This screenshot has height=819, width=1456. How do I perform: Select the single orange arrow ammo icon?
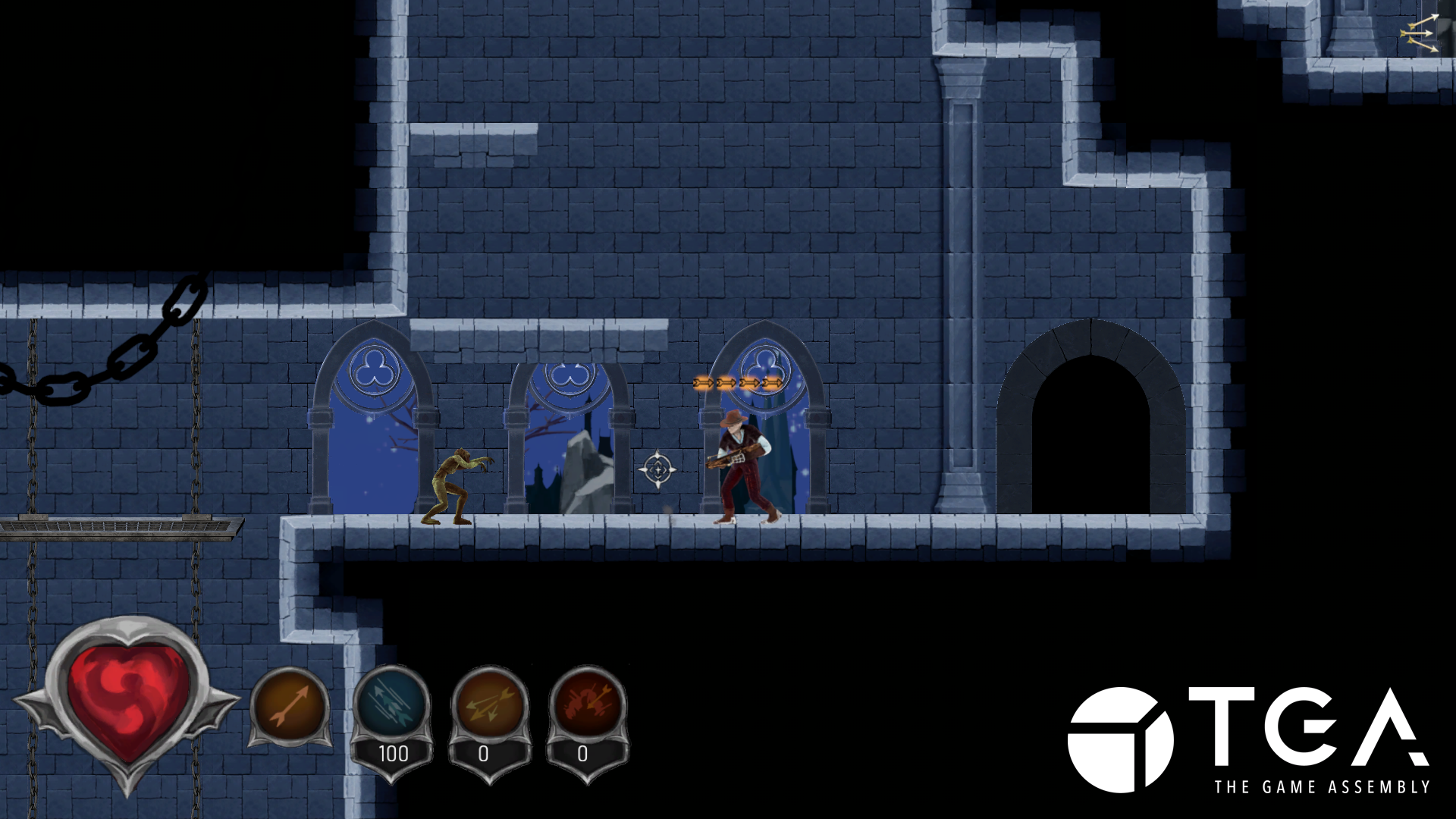290,707
